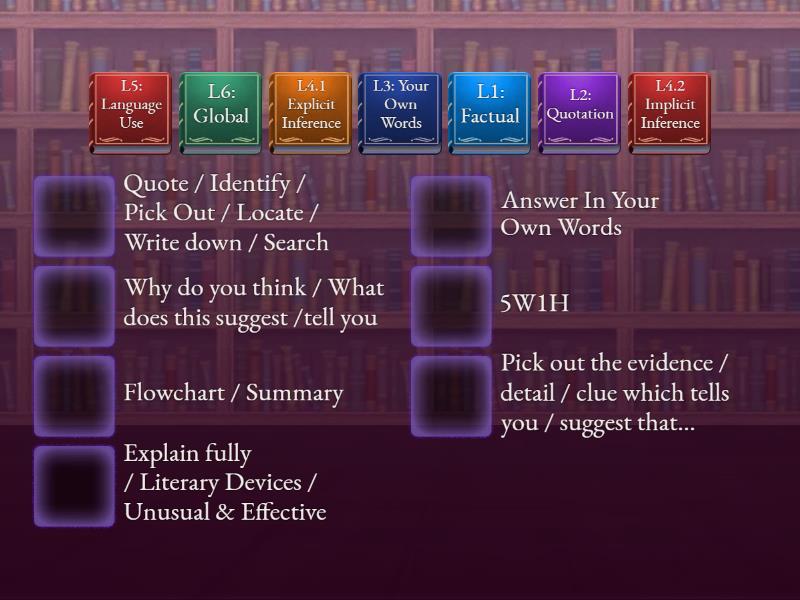Choose the slot next to Explain fully / Literary Devices
Image resolution: width=800 pixels, height=600 pixels.
click(x=75, y=486)
